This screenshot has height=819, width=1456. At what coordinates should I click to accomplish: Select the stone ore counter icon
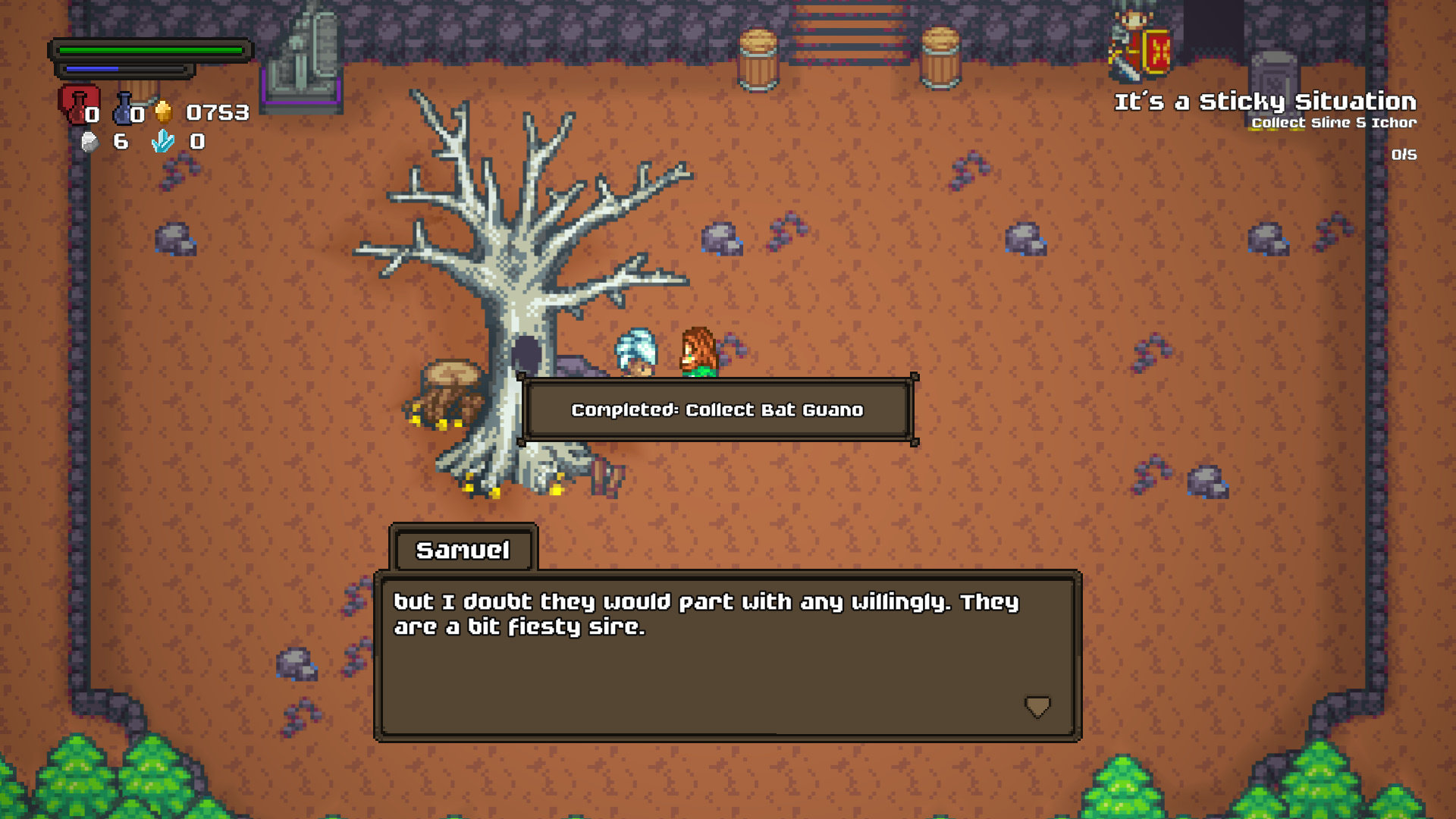coord(89,141)
